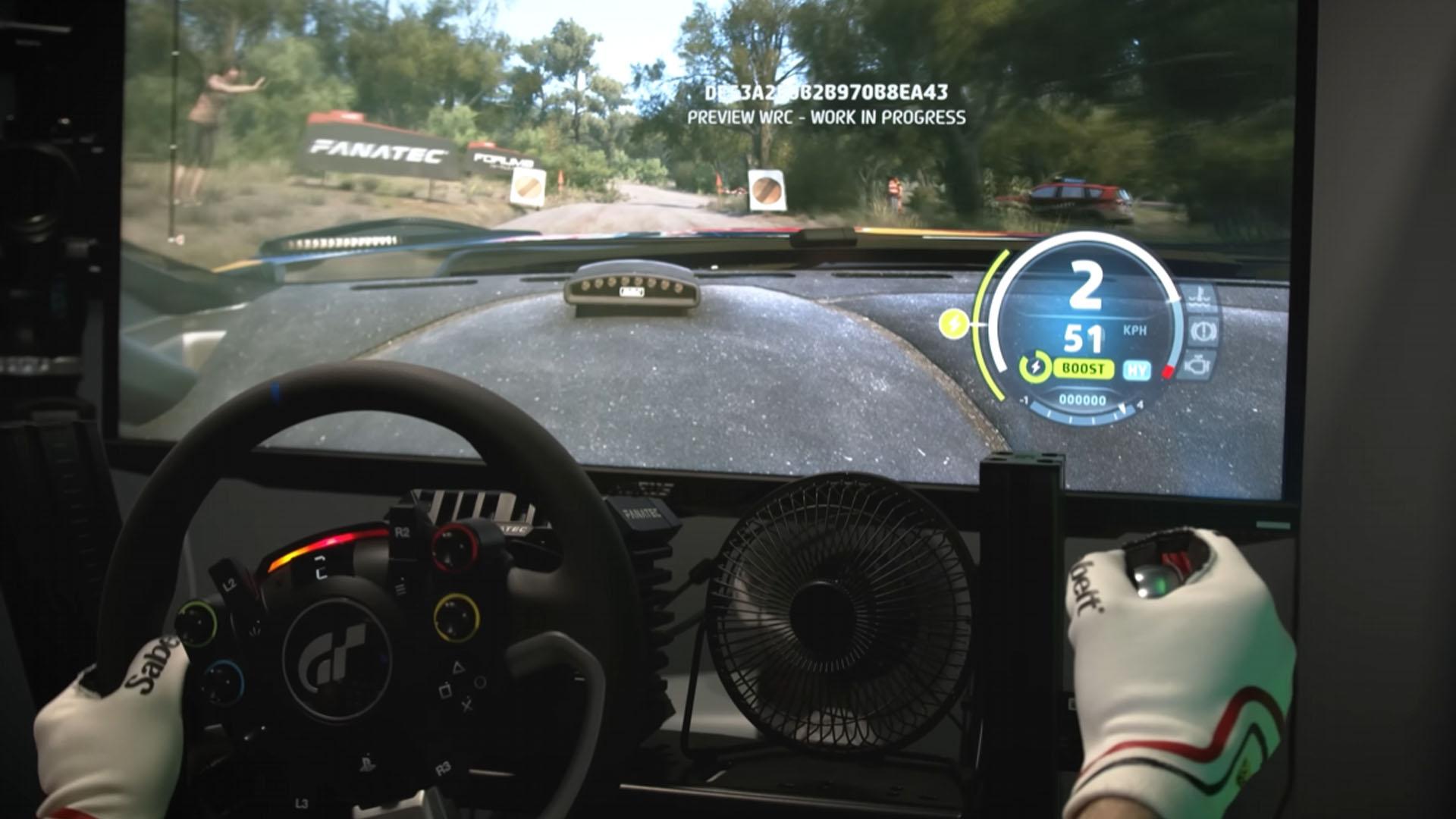Toggle the L2 paddle button
Viewport: 1456px width, 819px height.
point(230,583)
